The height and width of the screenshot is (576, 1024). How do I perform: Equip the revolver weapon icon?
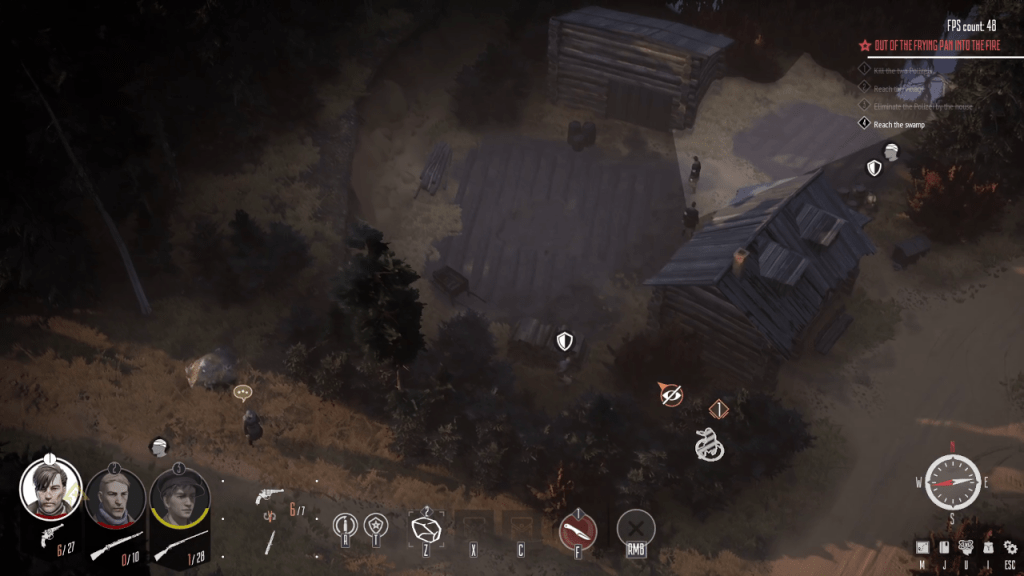pyautogui.click(x=270, y=496)
